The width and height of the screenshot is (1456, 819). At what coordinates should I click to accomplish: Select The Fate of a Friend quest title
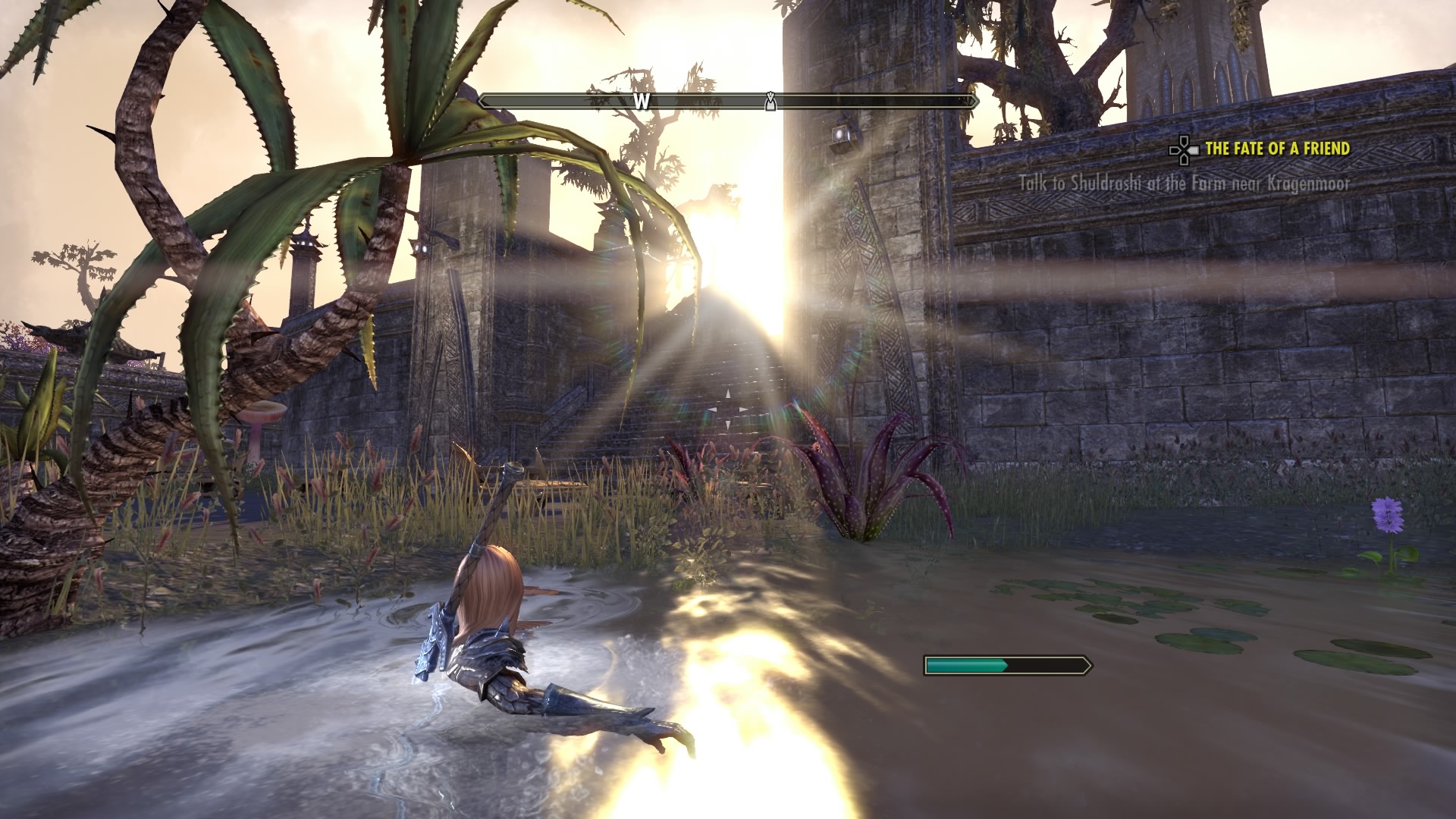(1277, 149)
